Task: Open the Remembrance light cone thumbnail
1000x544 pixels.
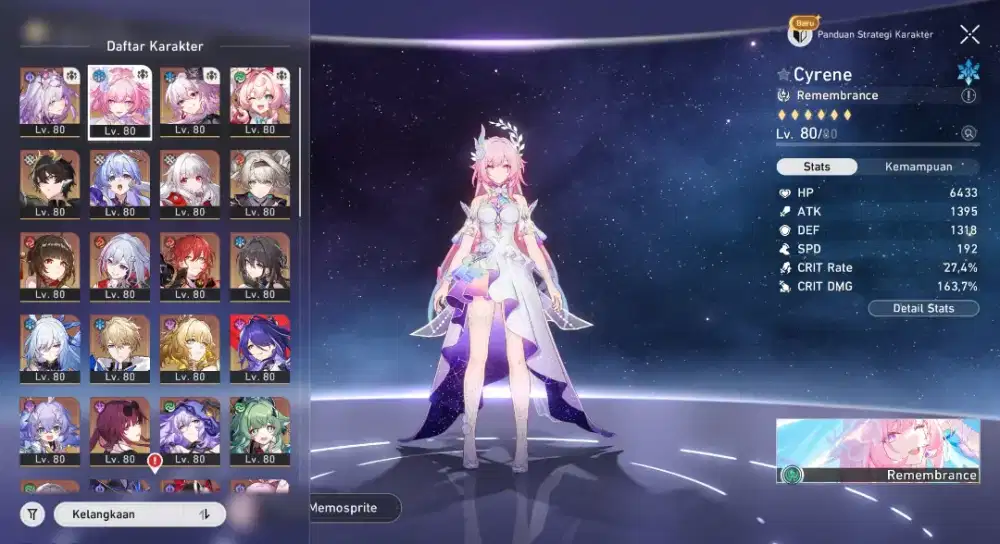Action: (877, 450)
